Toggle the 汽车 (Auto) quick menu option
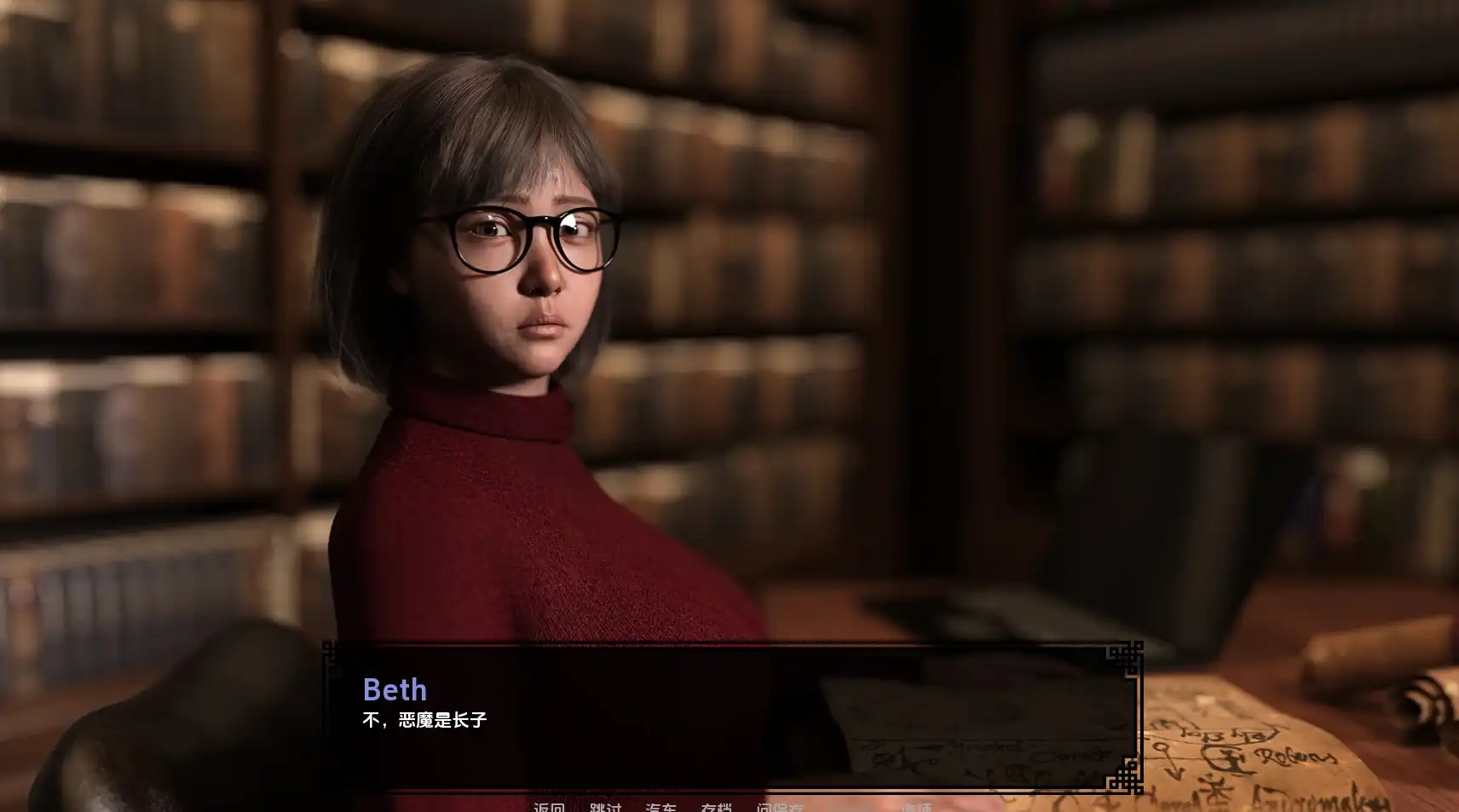This screenshot has width=1459, height=812. tap(660, 806)
